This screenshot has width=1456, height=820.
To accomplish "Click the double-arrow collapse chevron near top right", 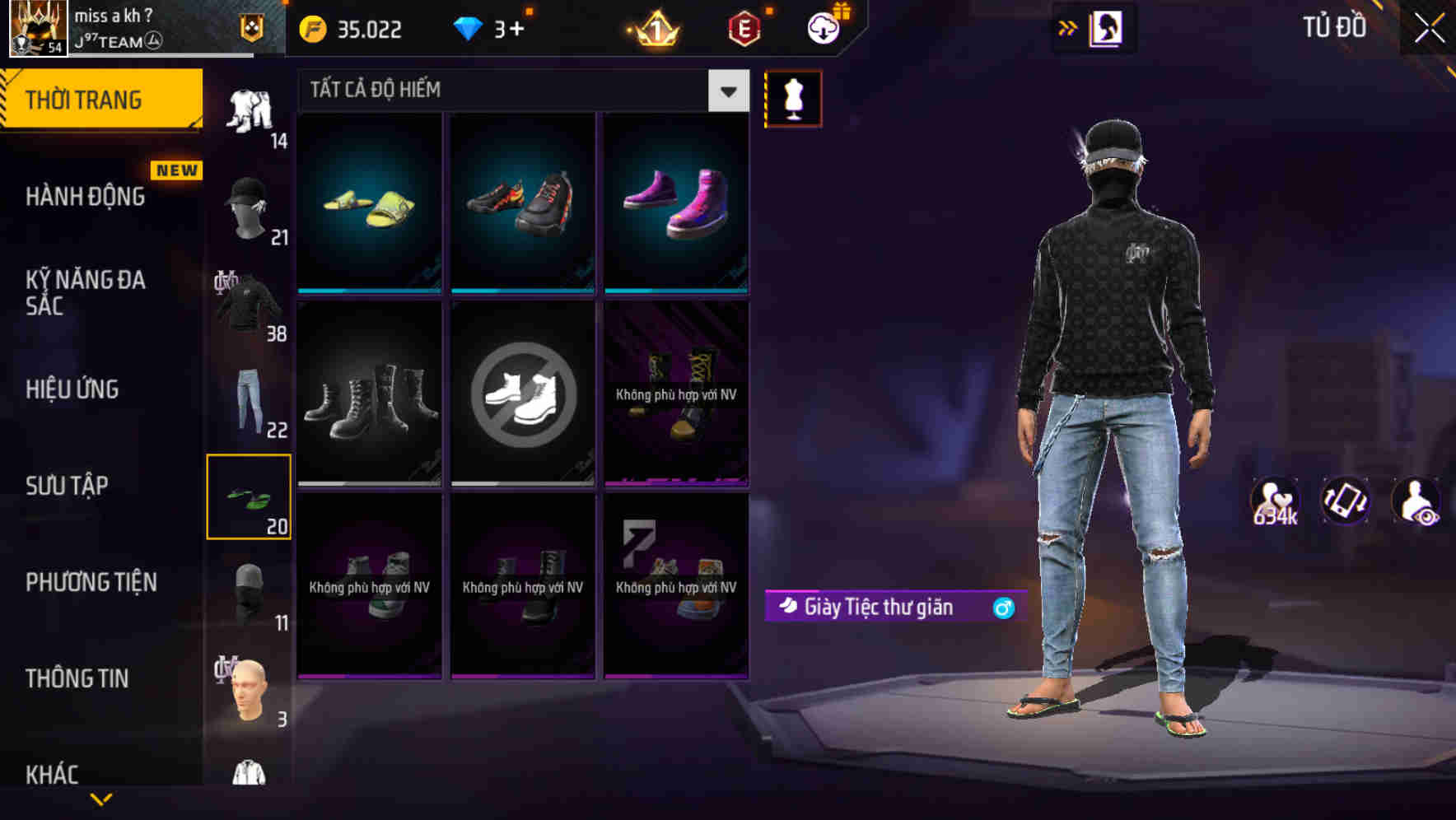I will (1066, 27).
